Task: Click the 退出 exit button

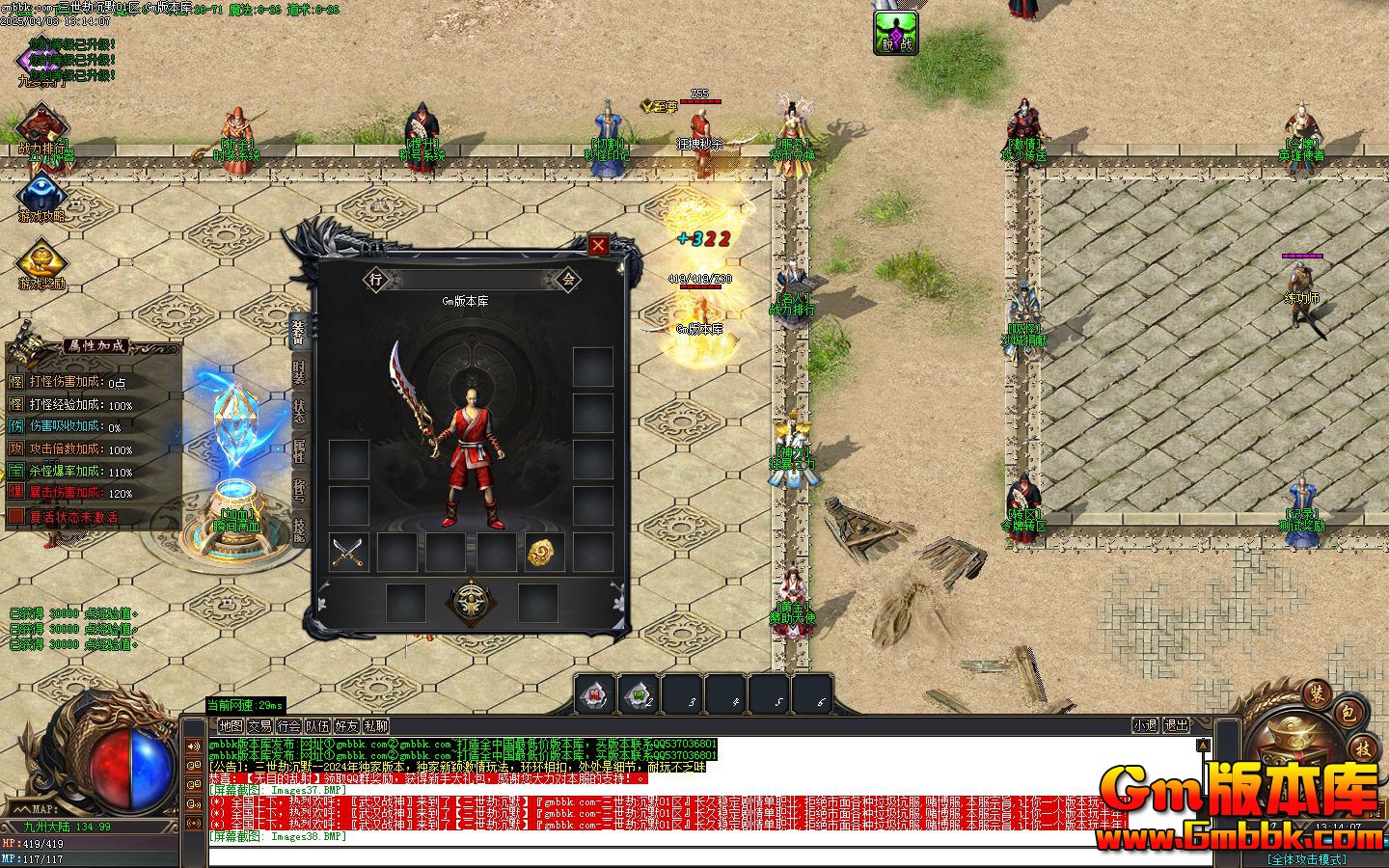Action: 1176,725
